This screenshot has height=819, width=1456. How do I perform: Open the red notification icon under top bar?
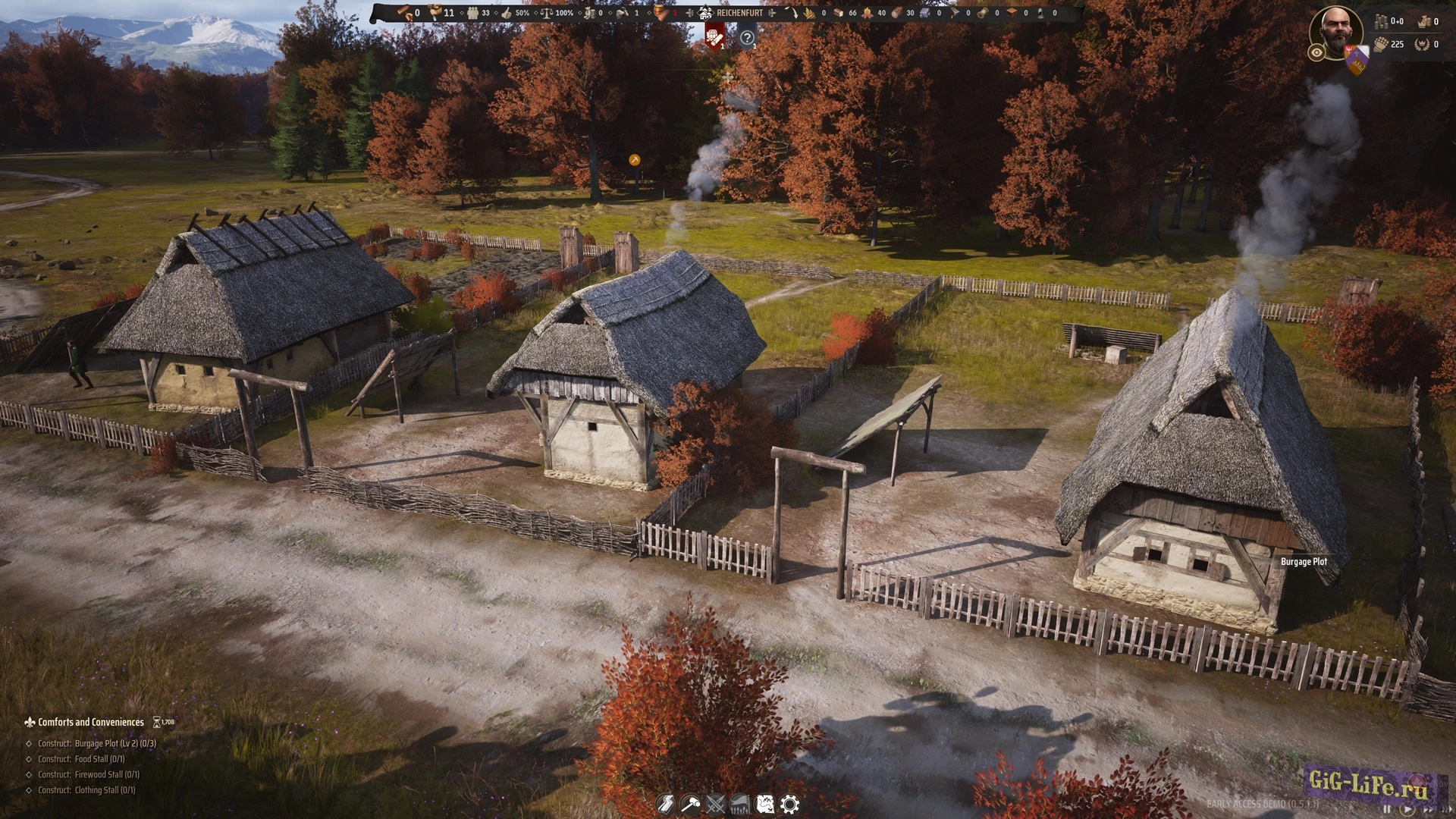(x=714, y=36)
